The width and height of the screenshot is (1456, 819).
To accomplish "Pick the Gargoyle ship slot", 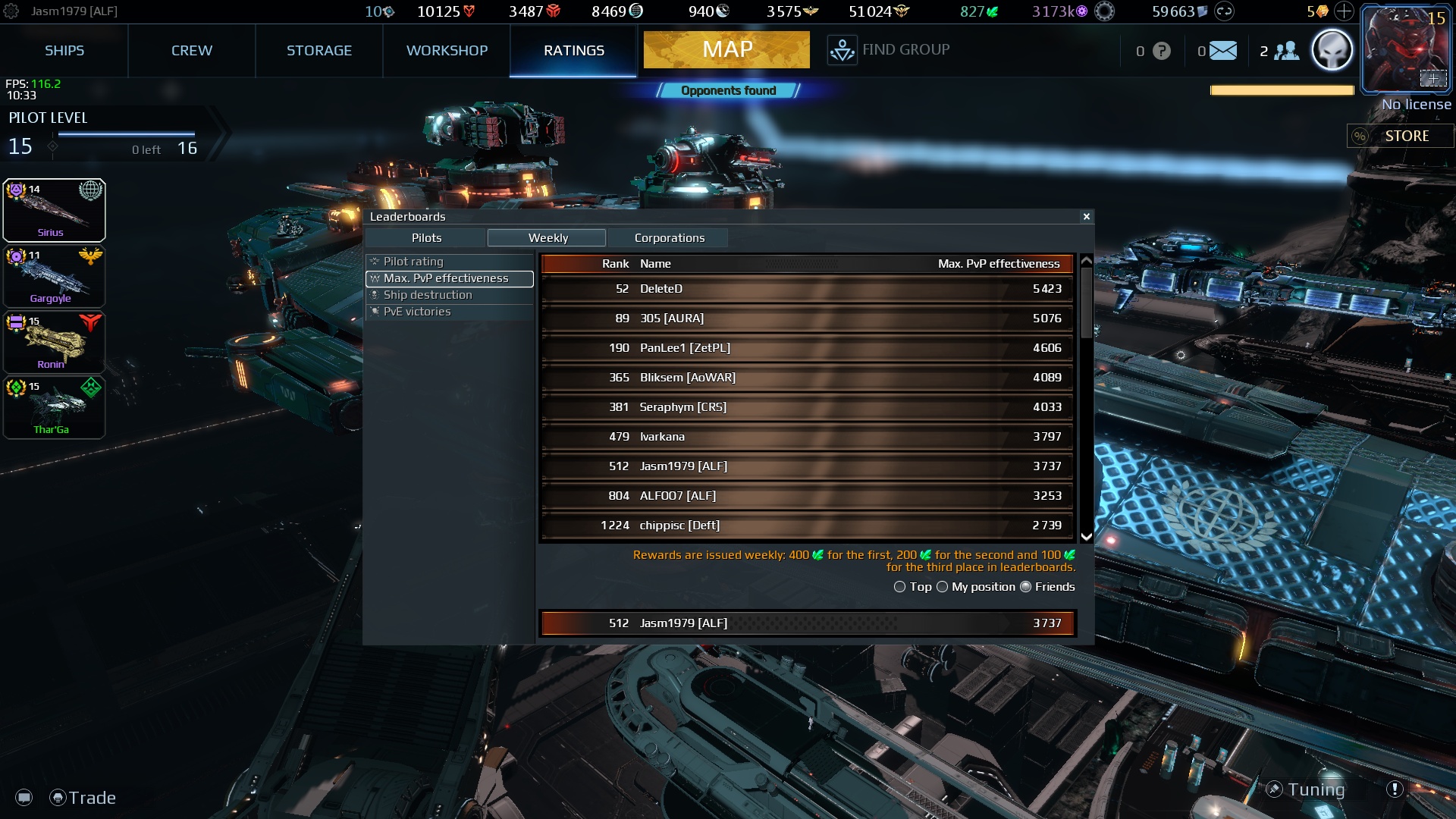I will click(x=54, y=276).
